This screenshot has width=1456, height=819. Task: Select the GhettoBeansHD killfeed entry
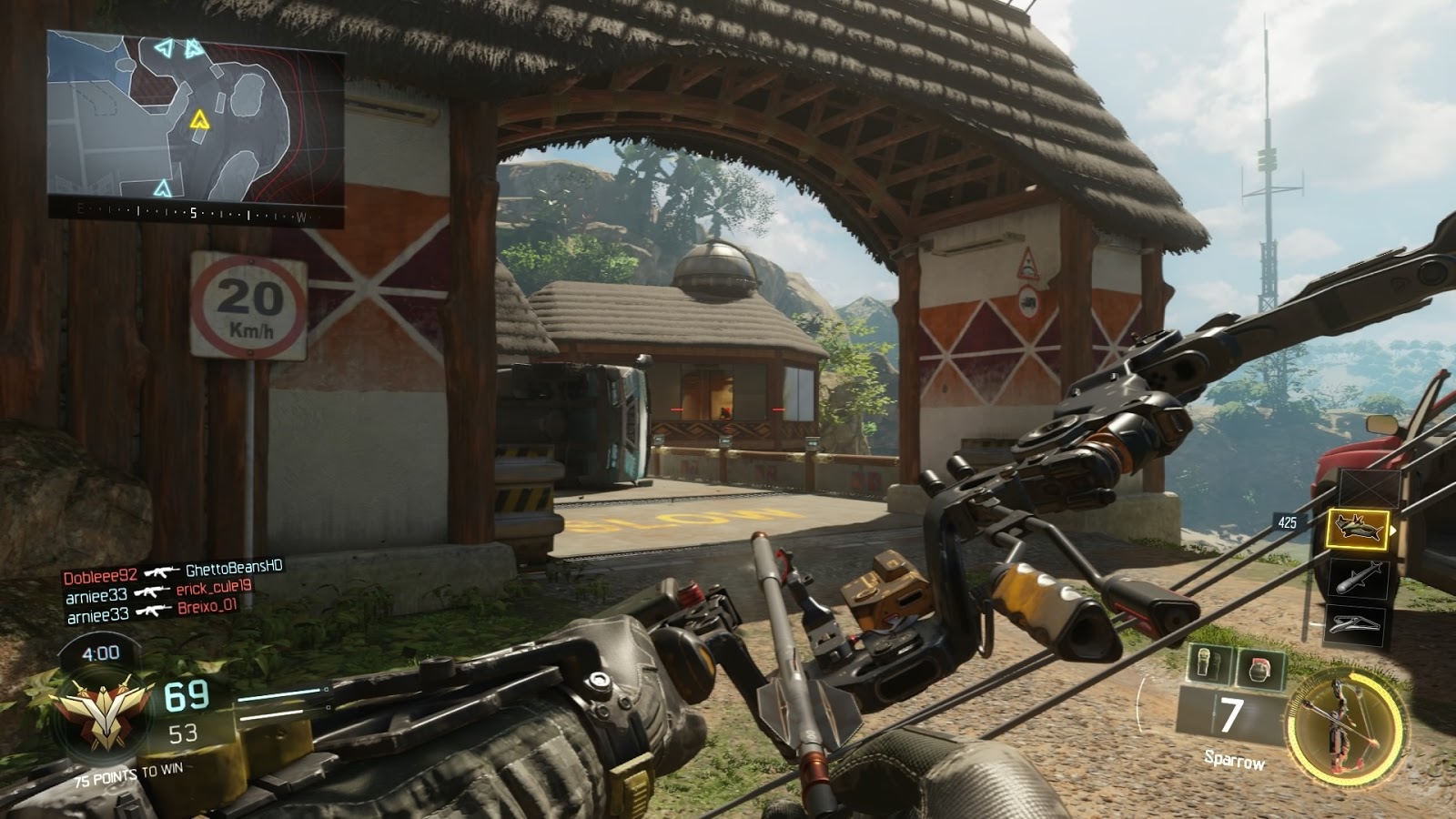click(x=230, y=573)
